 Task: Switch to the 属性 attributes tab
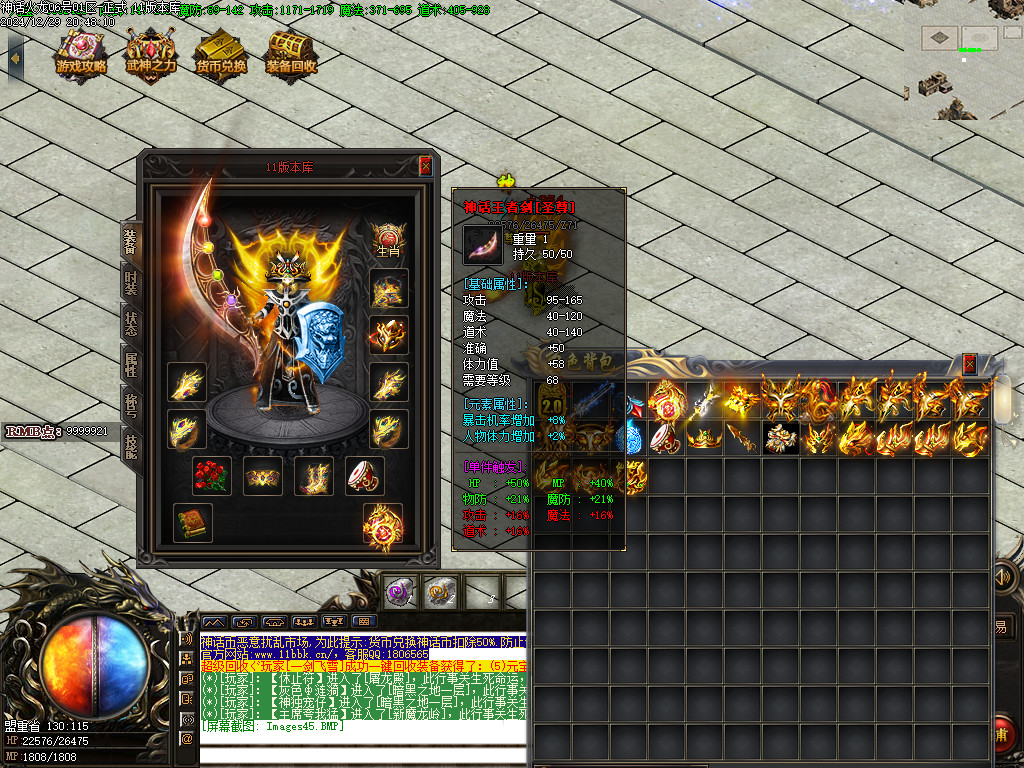click(131, 365)
